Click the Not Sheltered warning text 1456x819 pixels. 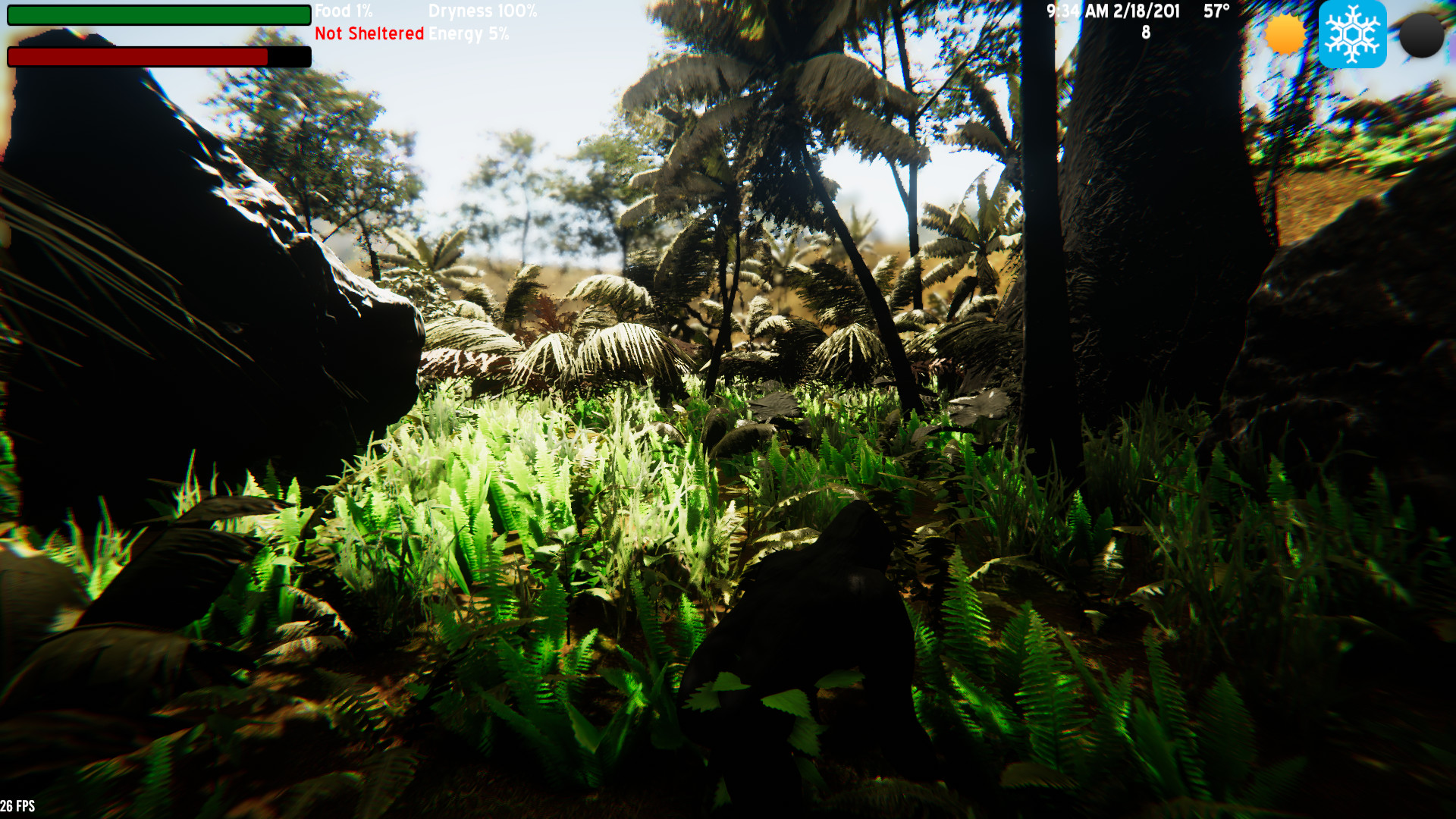(369, 33)
